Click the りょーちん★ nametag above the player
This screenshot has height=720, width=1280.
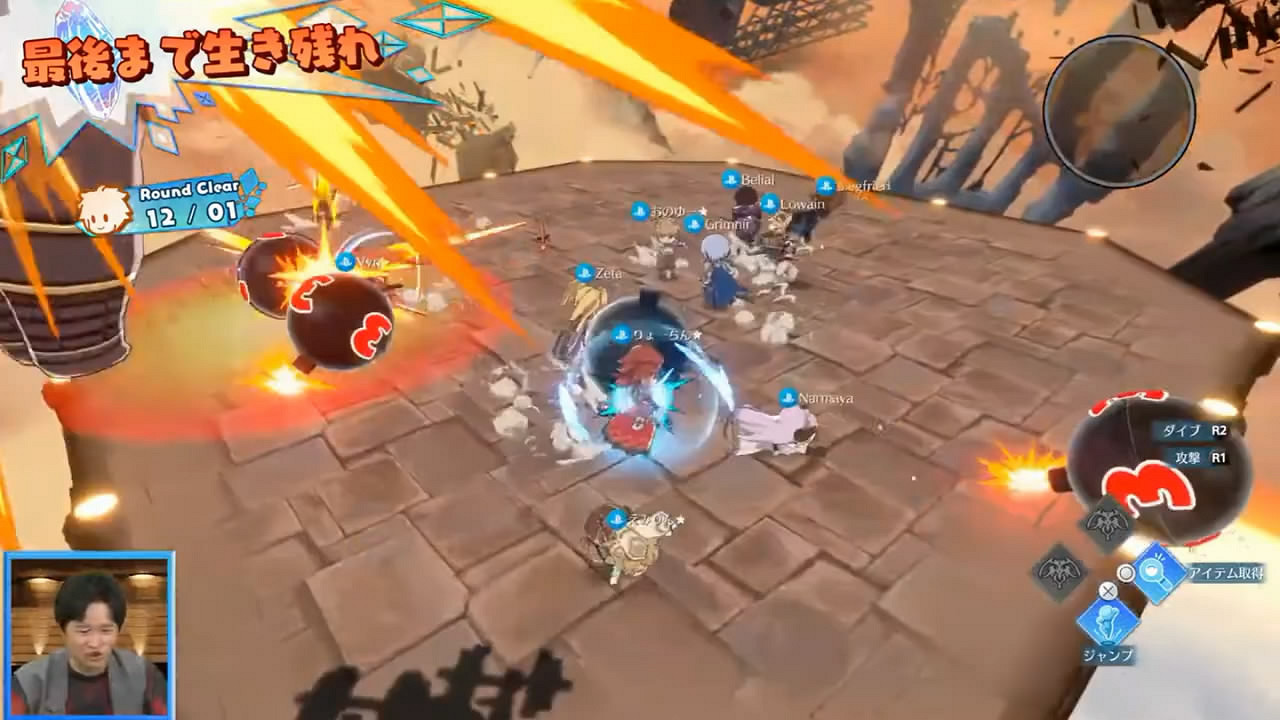(x=660, y=335)
